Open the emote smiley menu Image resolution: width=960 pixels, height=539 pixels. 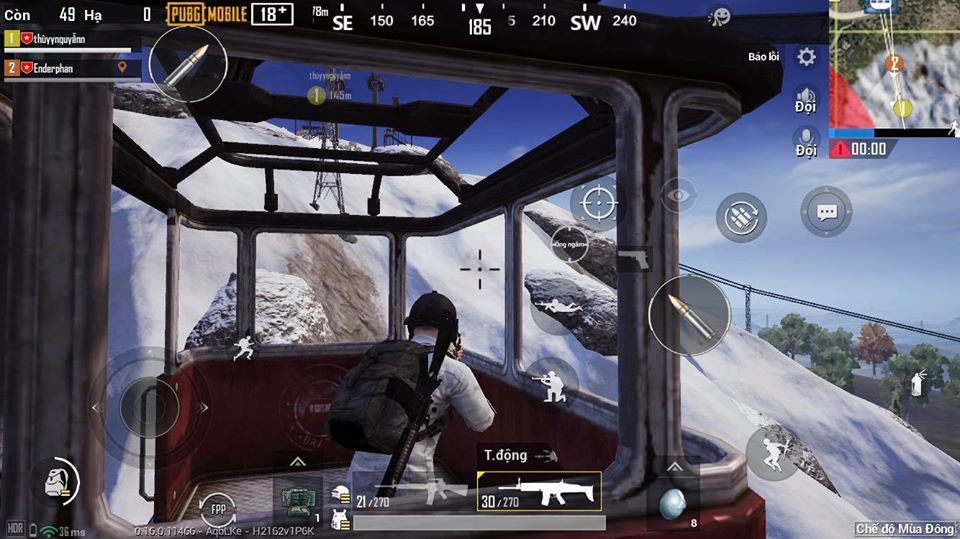[x=718, y=16]
